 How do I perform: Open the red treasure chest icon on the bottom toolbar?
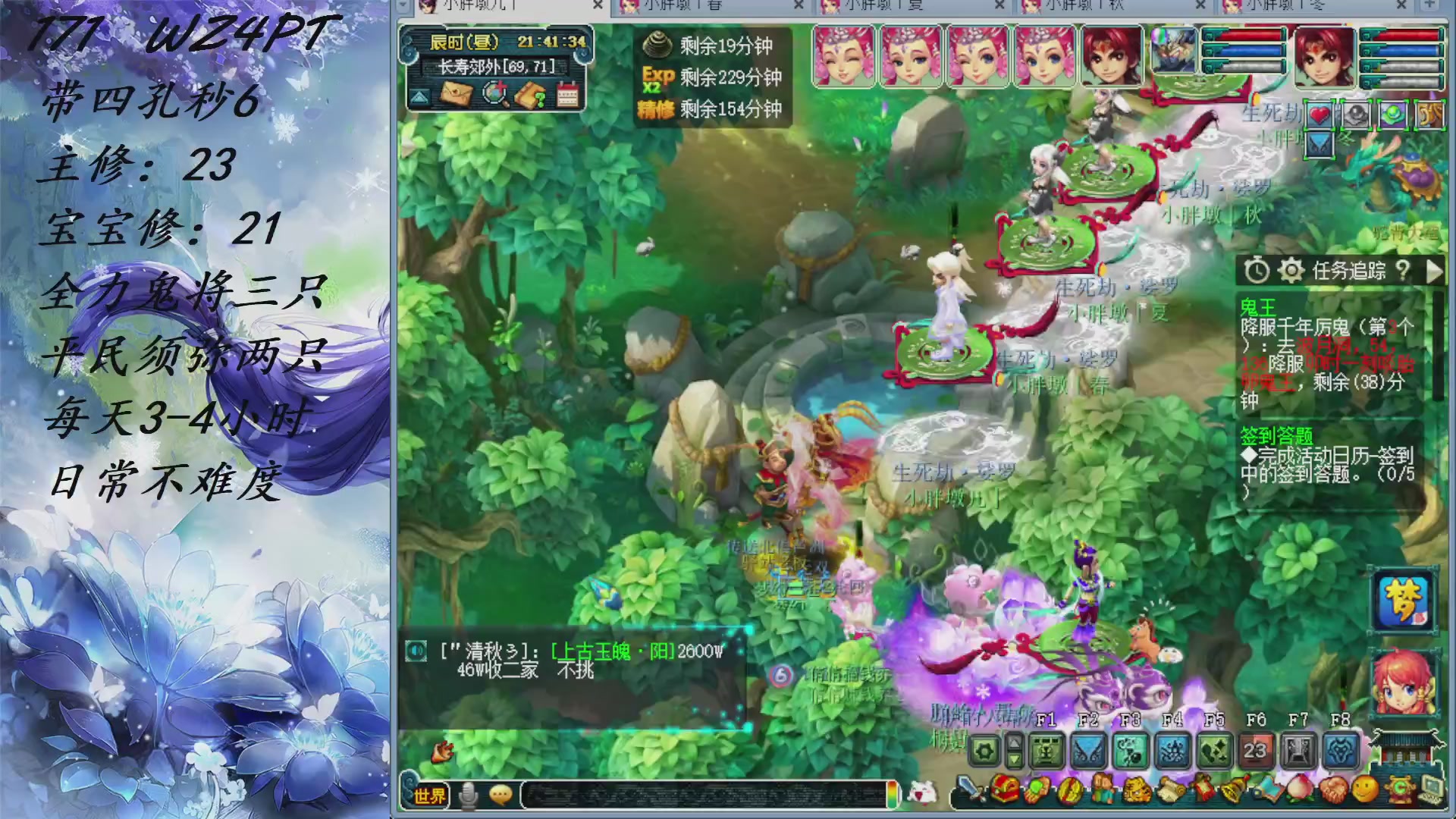(1005, 790)
